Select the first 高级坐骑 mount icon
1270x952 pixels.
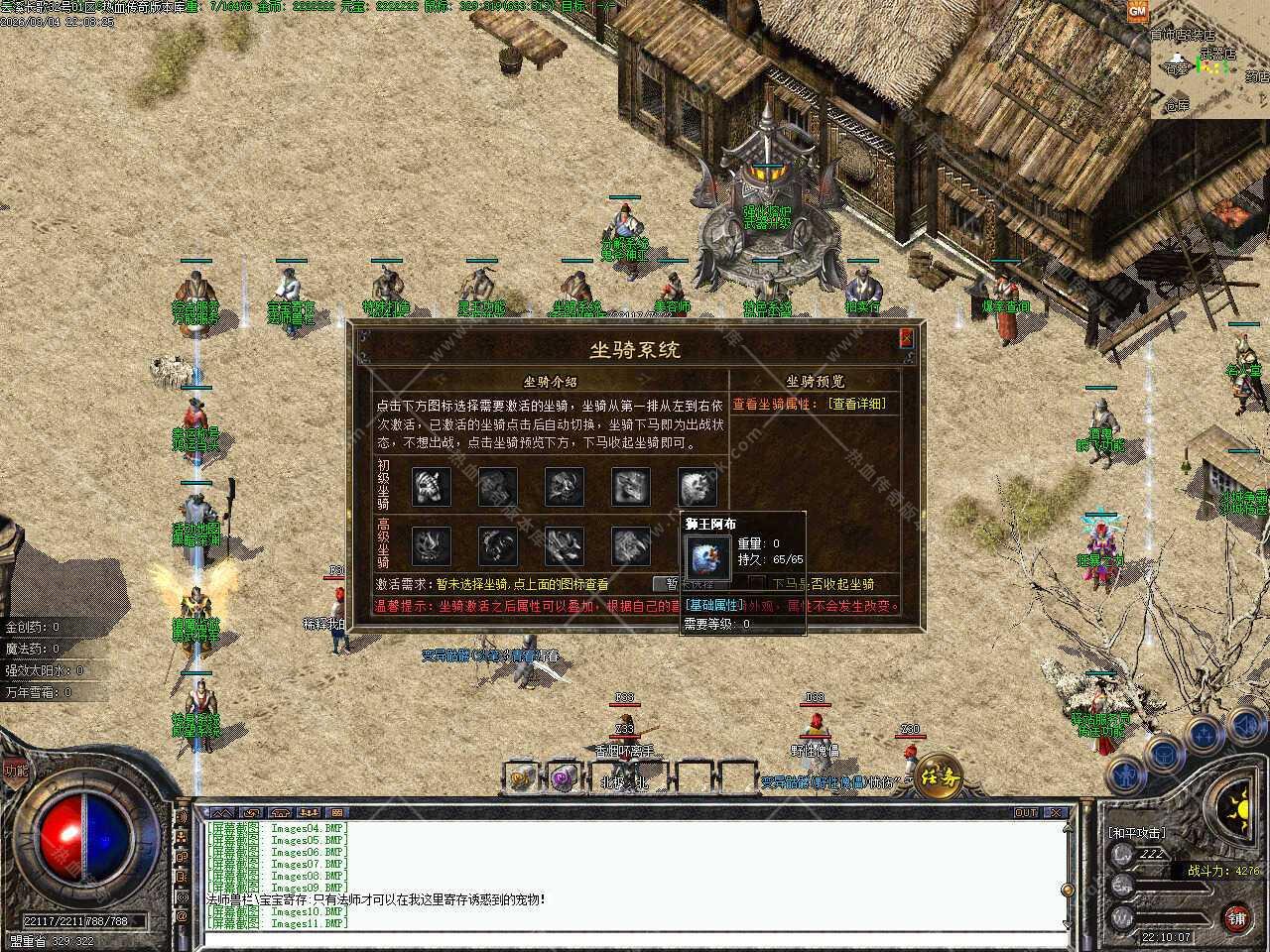pos(432,545)
